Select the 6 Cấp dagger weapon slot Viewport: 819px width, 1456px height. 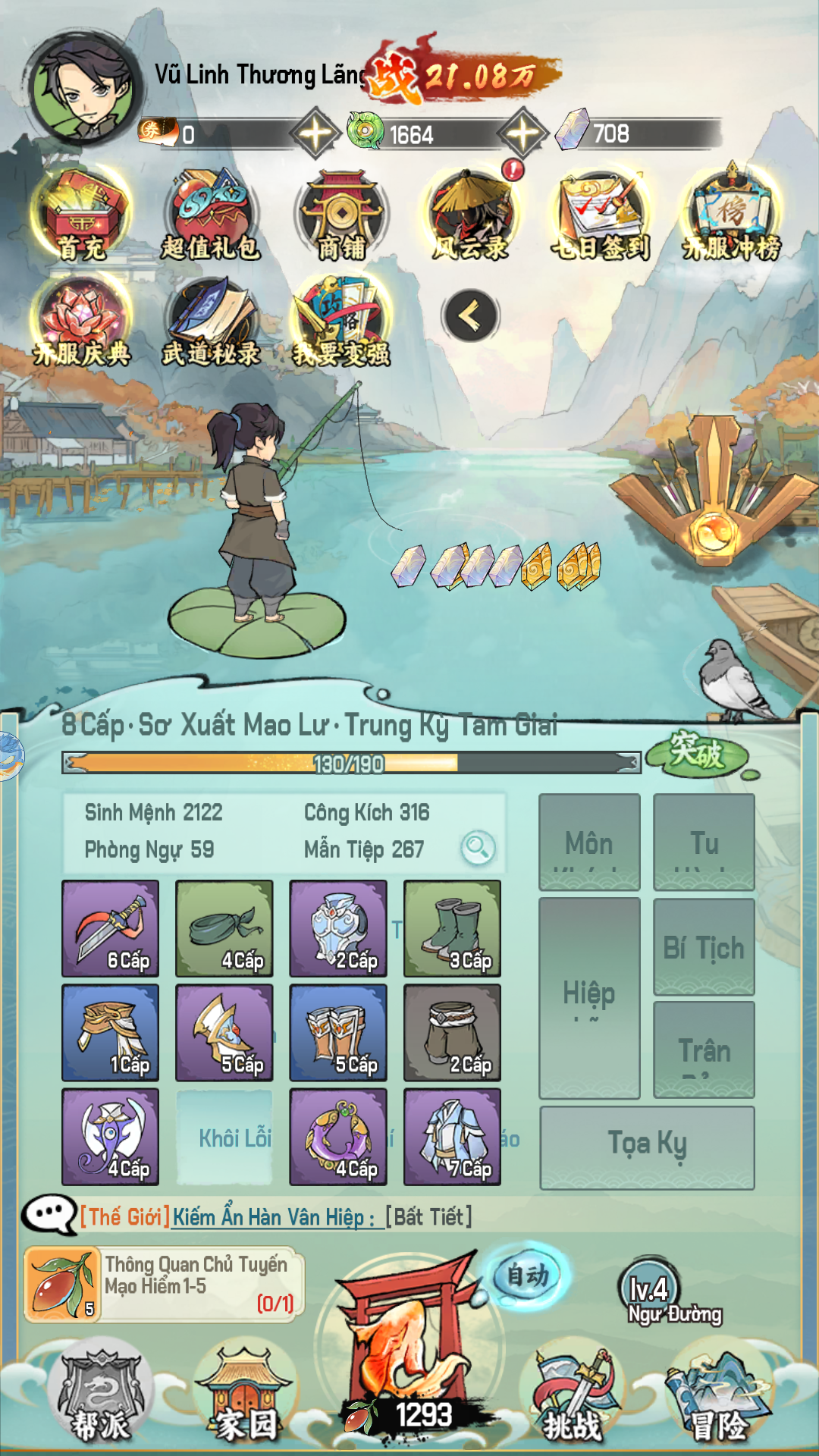pyautogui.click(x=111, y=928)
